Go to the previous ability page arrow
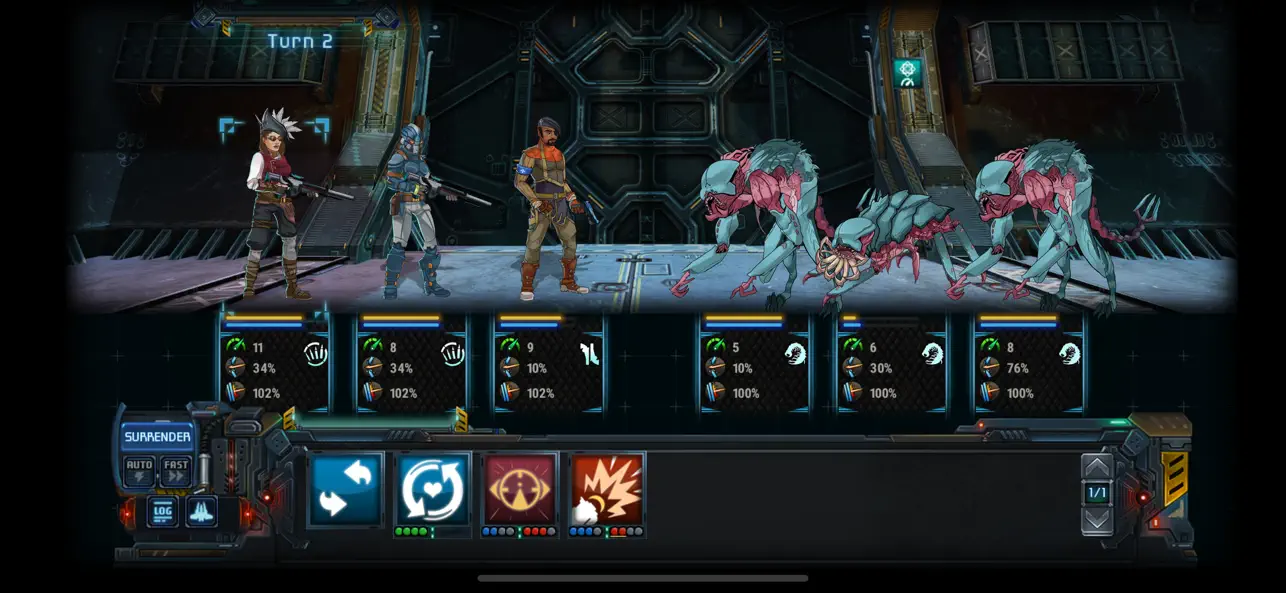1286x593 pixels. tap(1097, 467)
